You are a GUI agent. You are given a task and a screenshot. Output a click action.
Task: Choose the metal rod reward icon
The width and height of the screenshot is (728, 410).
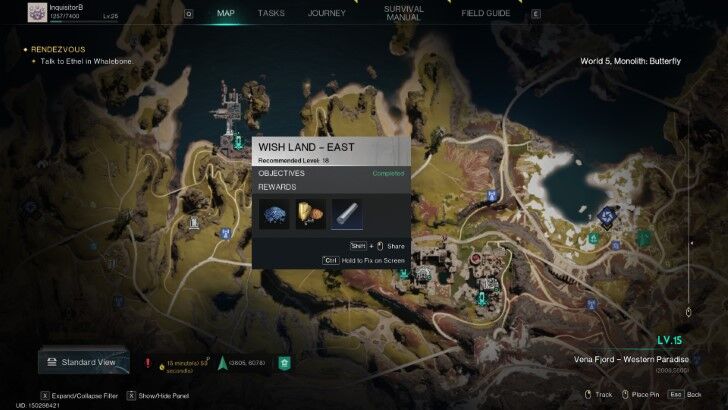[x=347, y=214]
